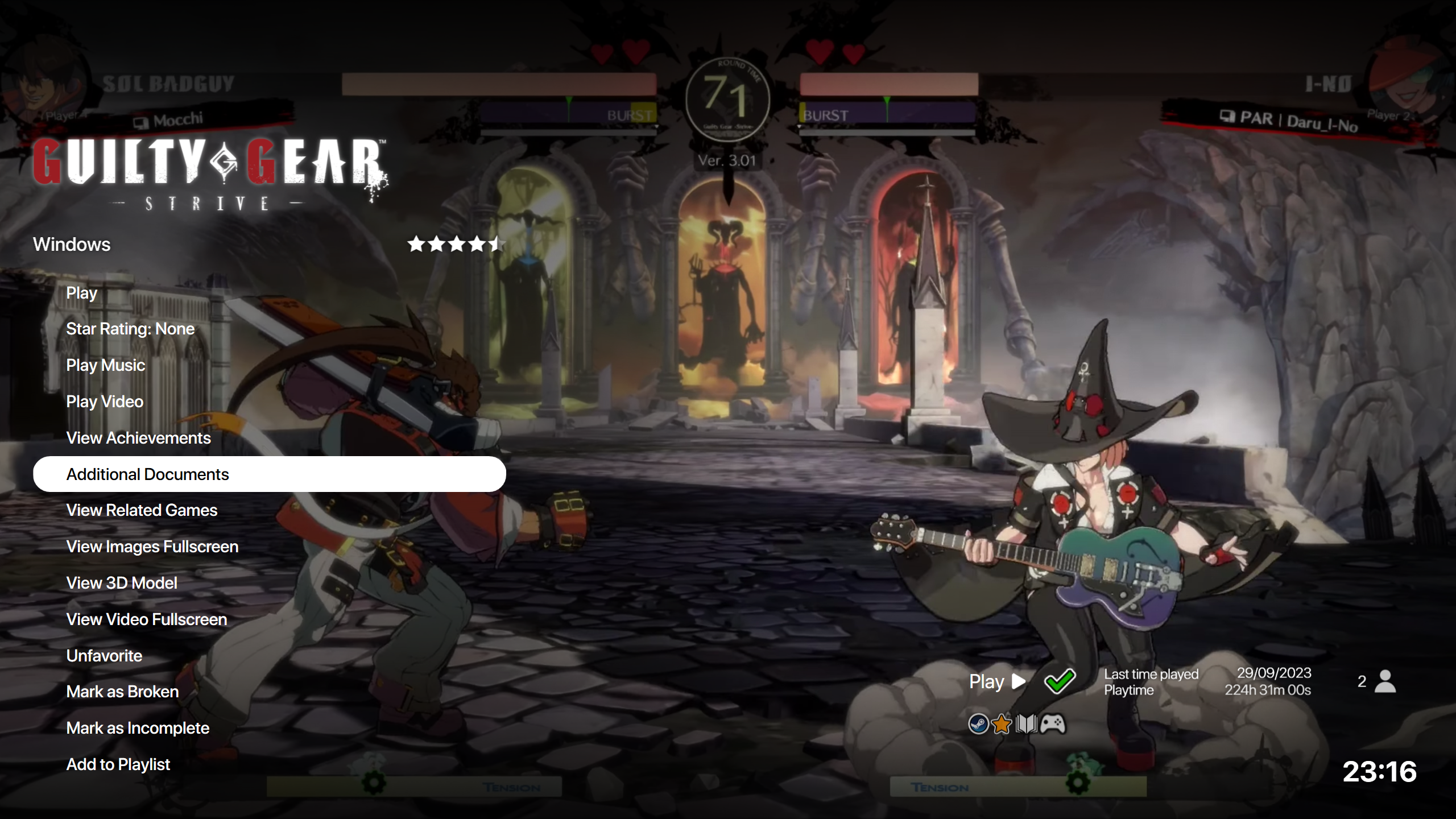Choose the Play Music option
The image size is (1456, 819).
pyautogui.click(x=106, y=365)
